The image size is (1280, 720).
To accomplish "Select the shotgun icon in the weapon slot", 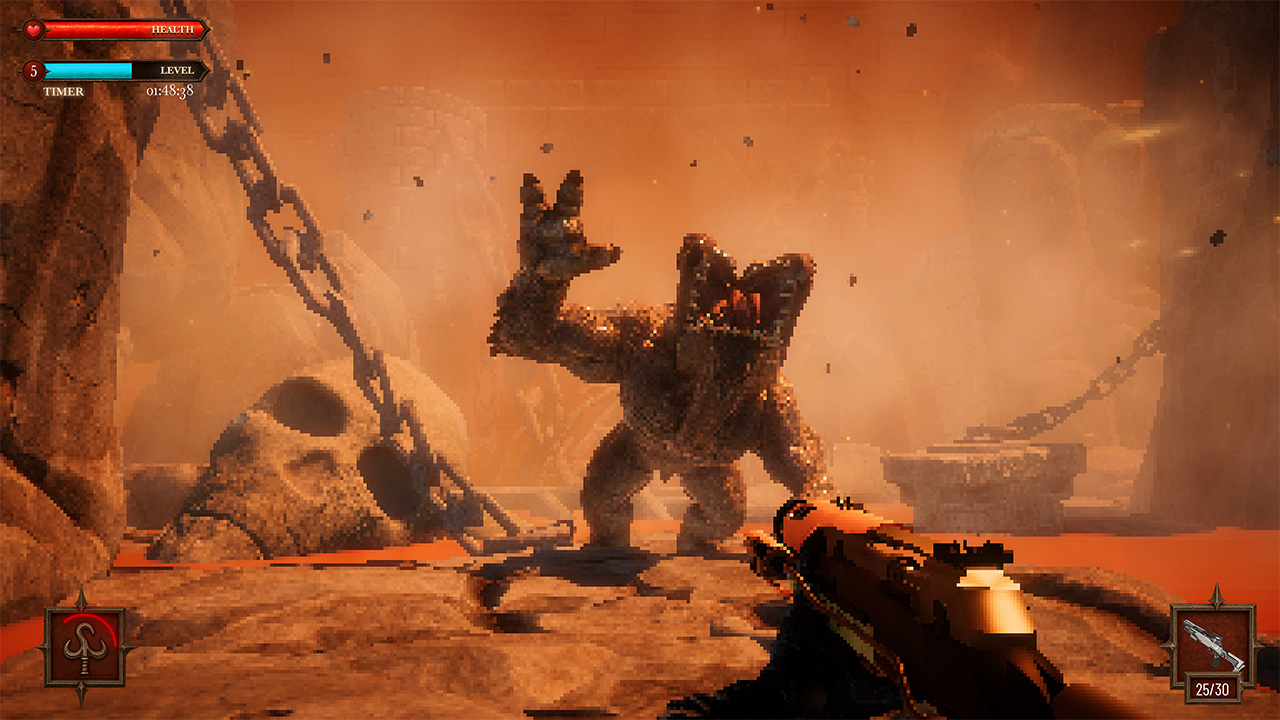I will 1212,642.
